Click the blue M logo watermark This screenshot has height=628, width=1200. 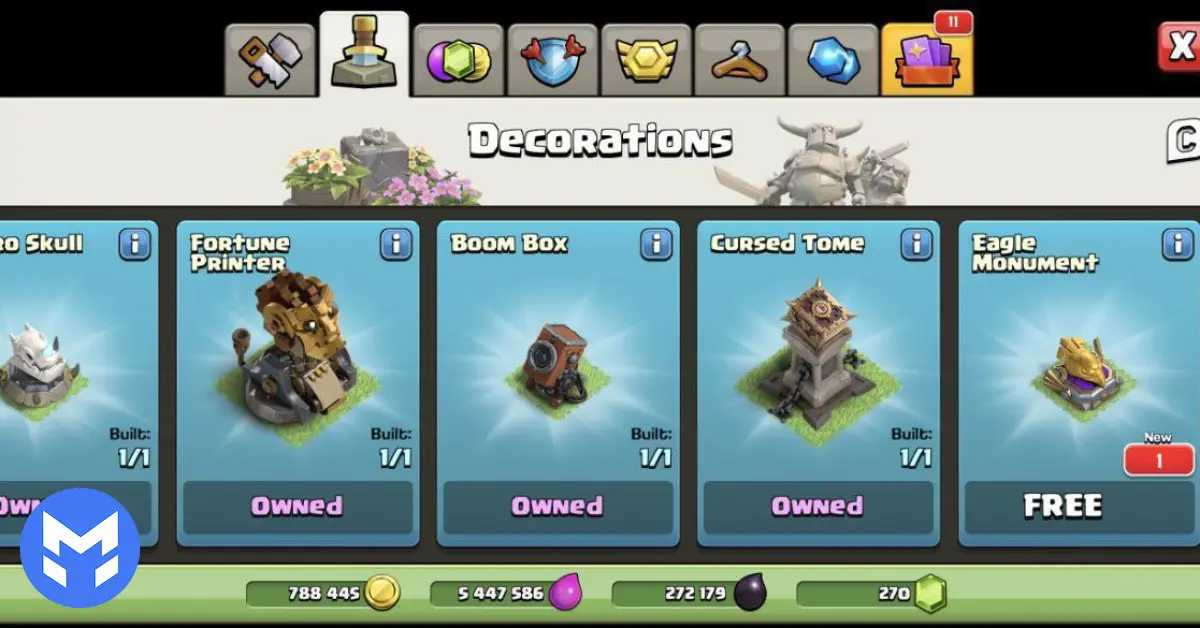coord(80,548)
